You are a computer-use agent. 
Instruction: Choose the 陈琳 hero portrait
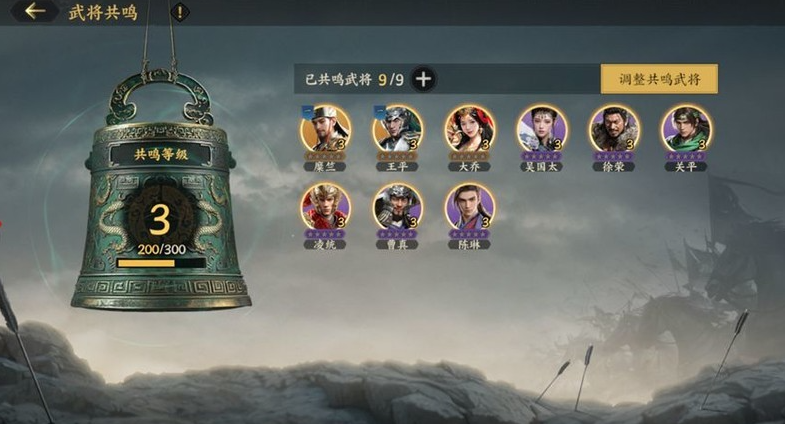coord(469,207)
